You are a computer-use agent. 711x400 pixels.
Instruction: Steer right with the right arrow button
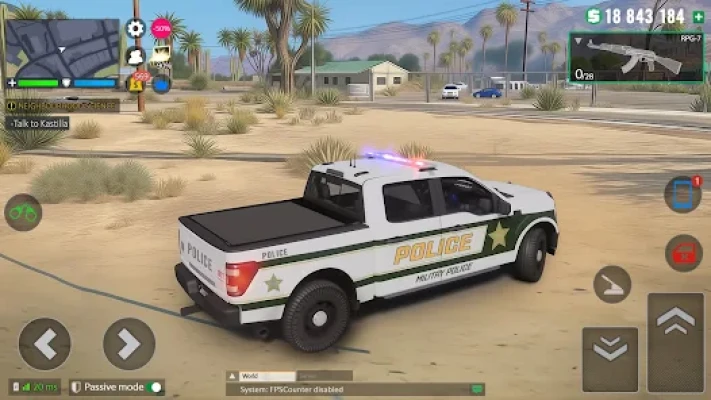coord(129,344)
